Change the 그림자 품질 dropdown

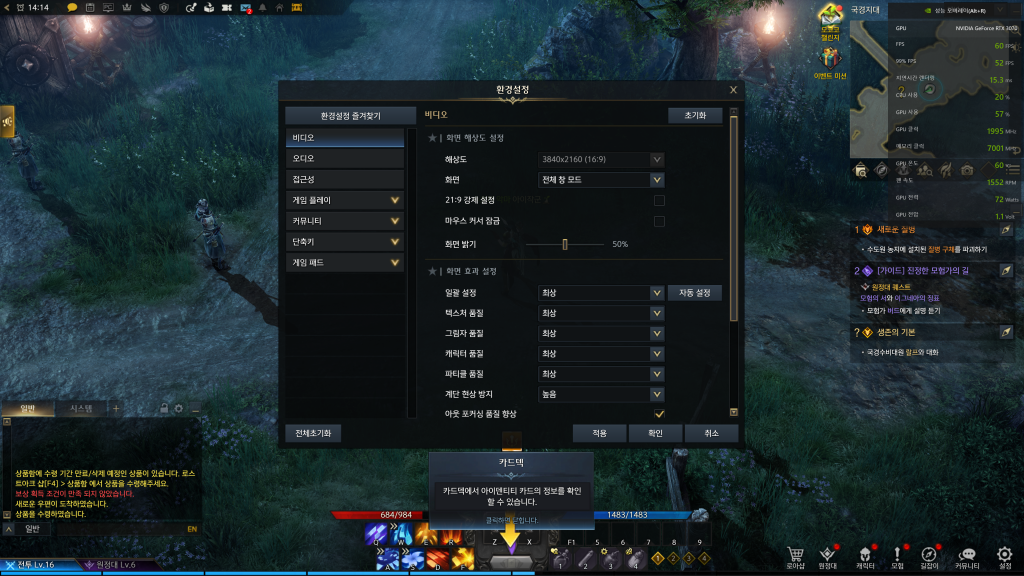pos(601,333)
